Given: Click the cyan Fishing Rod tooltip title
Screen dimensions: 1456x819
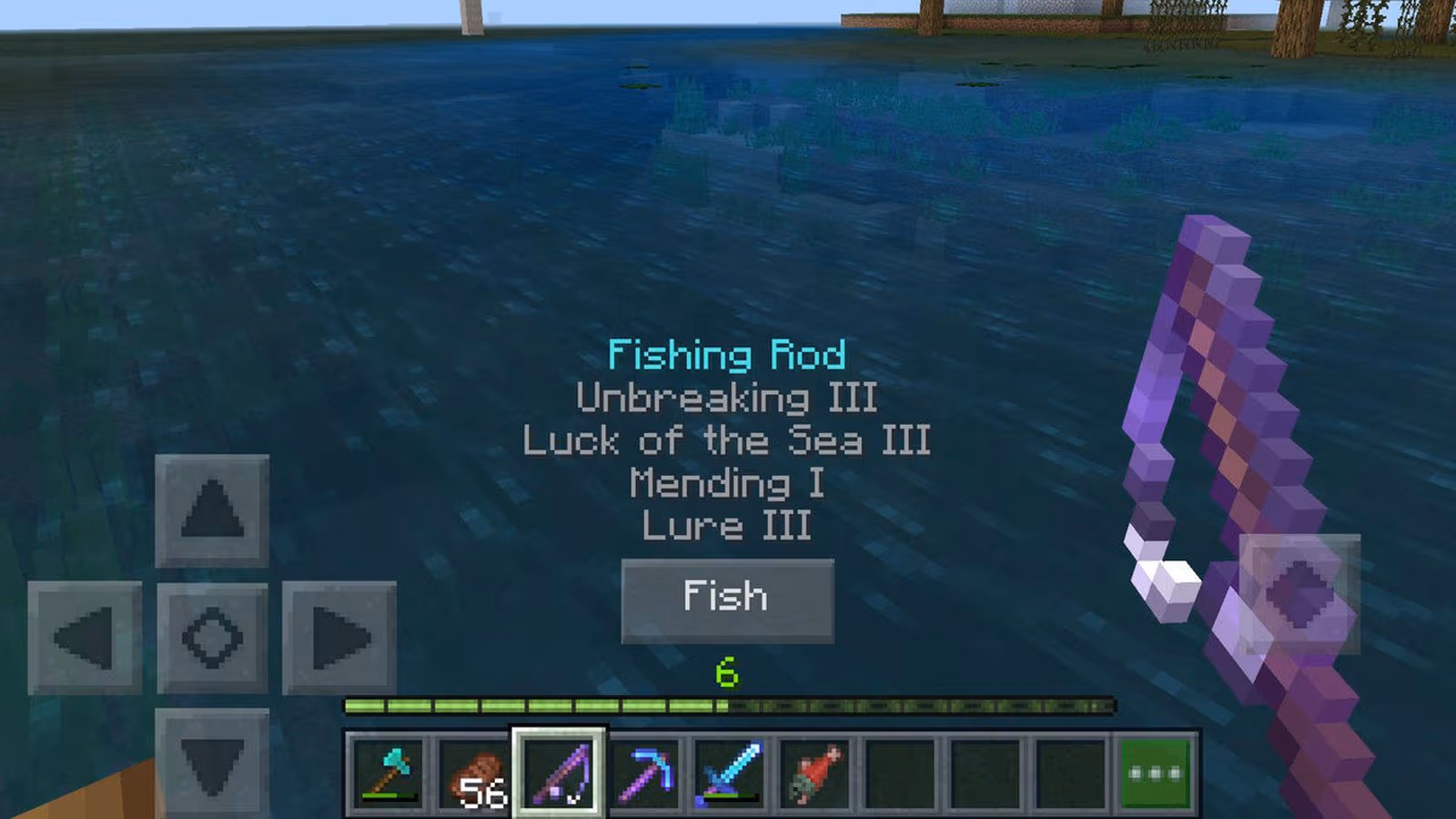Looking at the screenshot, I should pyautogui.click(x=727, y=354).
